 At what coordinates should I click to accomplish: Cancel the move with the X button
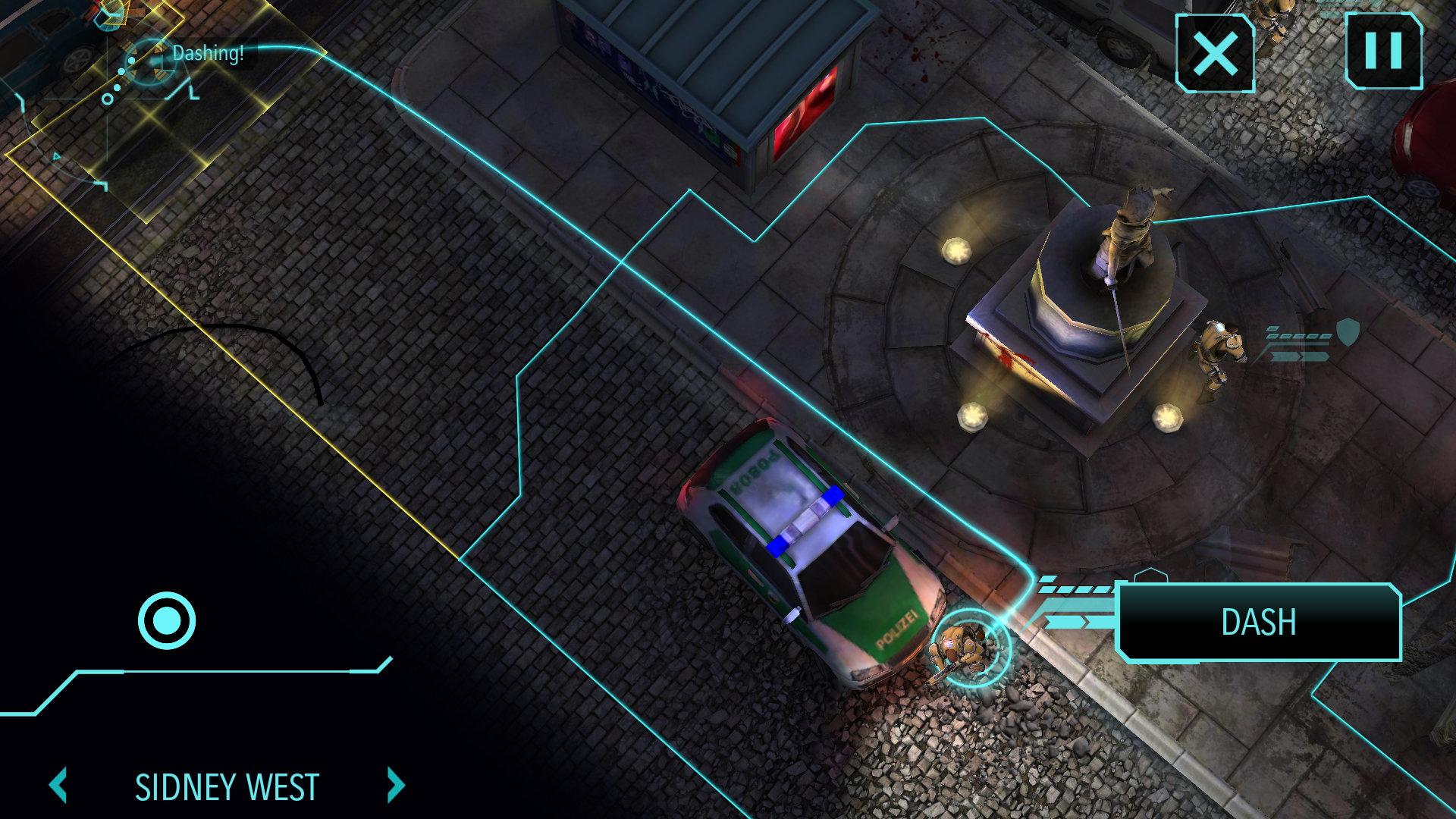pyautogui.click(x=1215, y=54)
